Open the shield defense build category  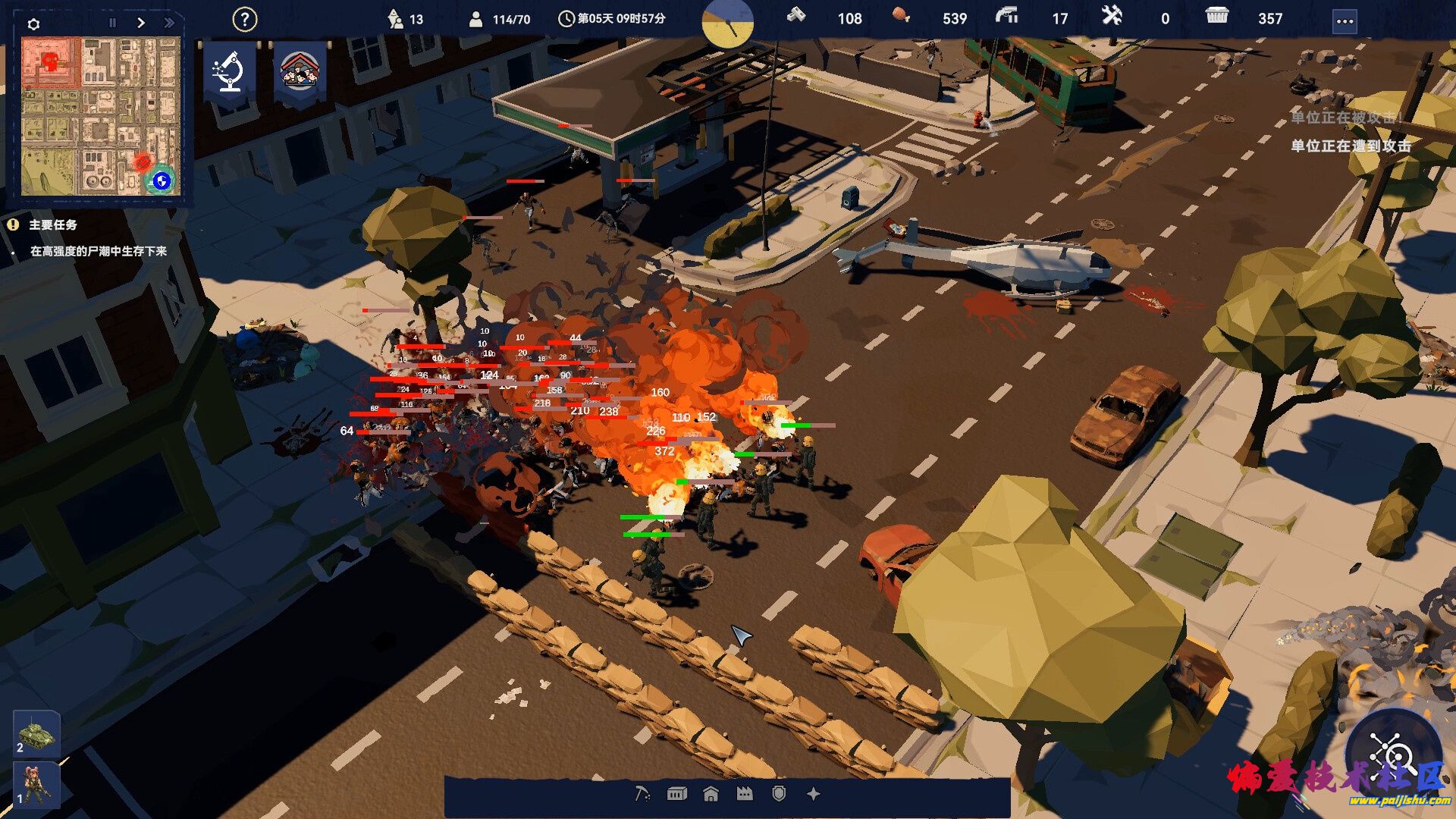click(779, 794)
